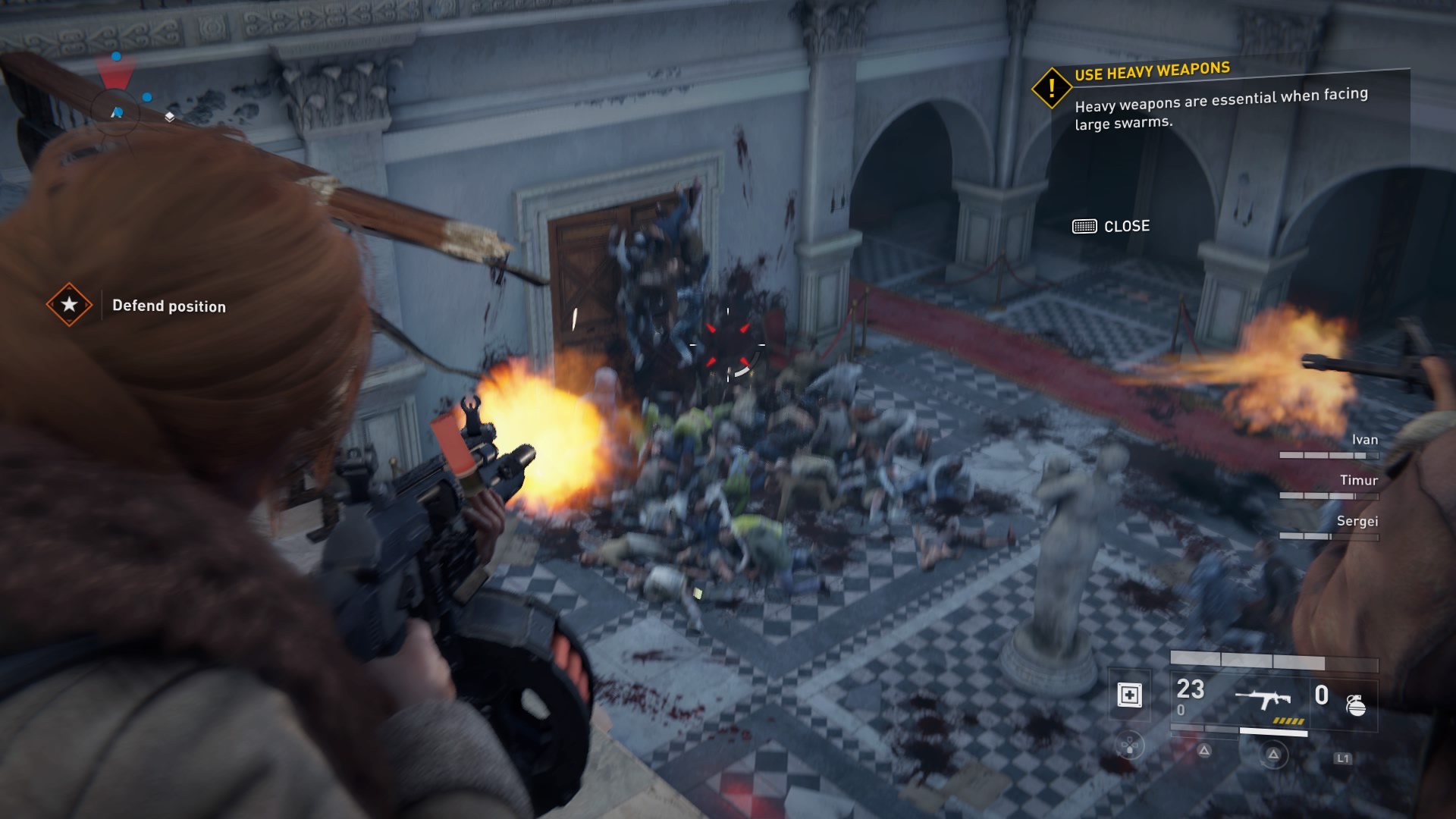1456x819 pixels.
Task: Click the radar minimap circle
Action: click(x=117, y=111)
